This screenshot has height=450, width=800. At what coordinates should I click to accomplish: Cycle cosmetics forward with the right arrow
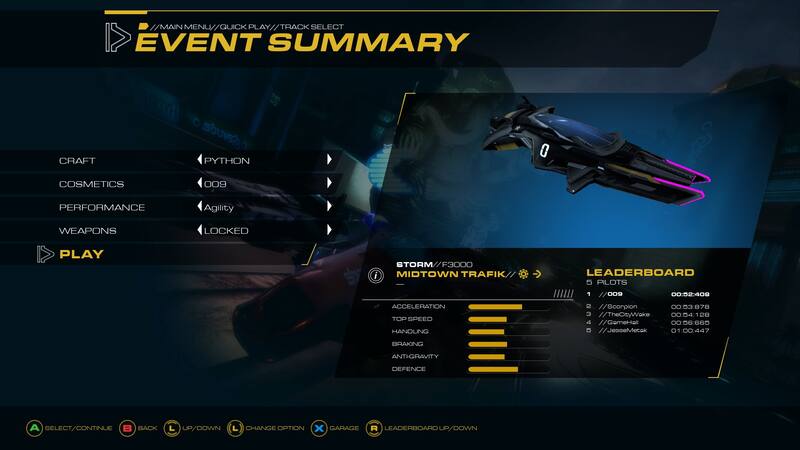coord(329,184)
